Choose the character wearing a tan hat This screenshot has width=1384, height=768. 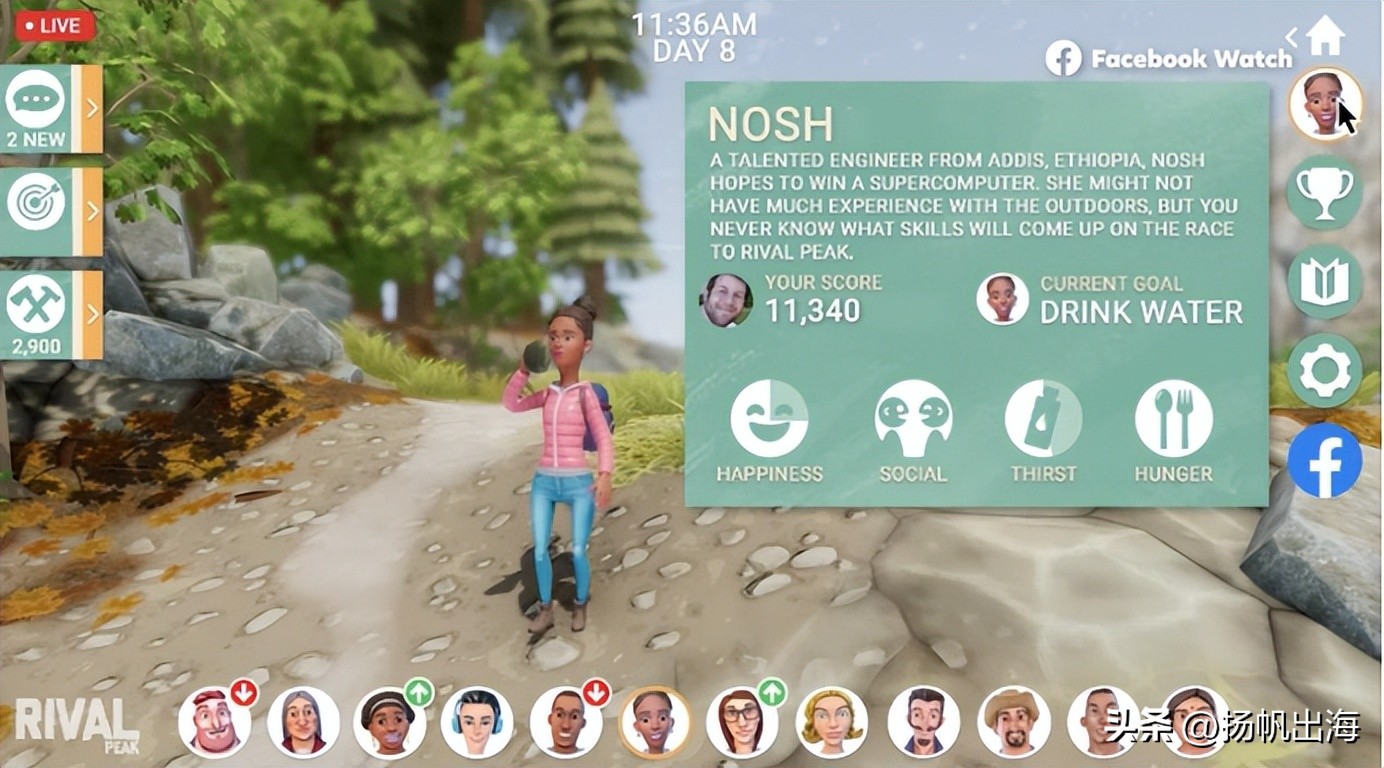(1013, 722)
